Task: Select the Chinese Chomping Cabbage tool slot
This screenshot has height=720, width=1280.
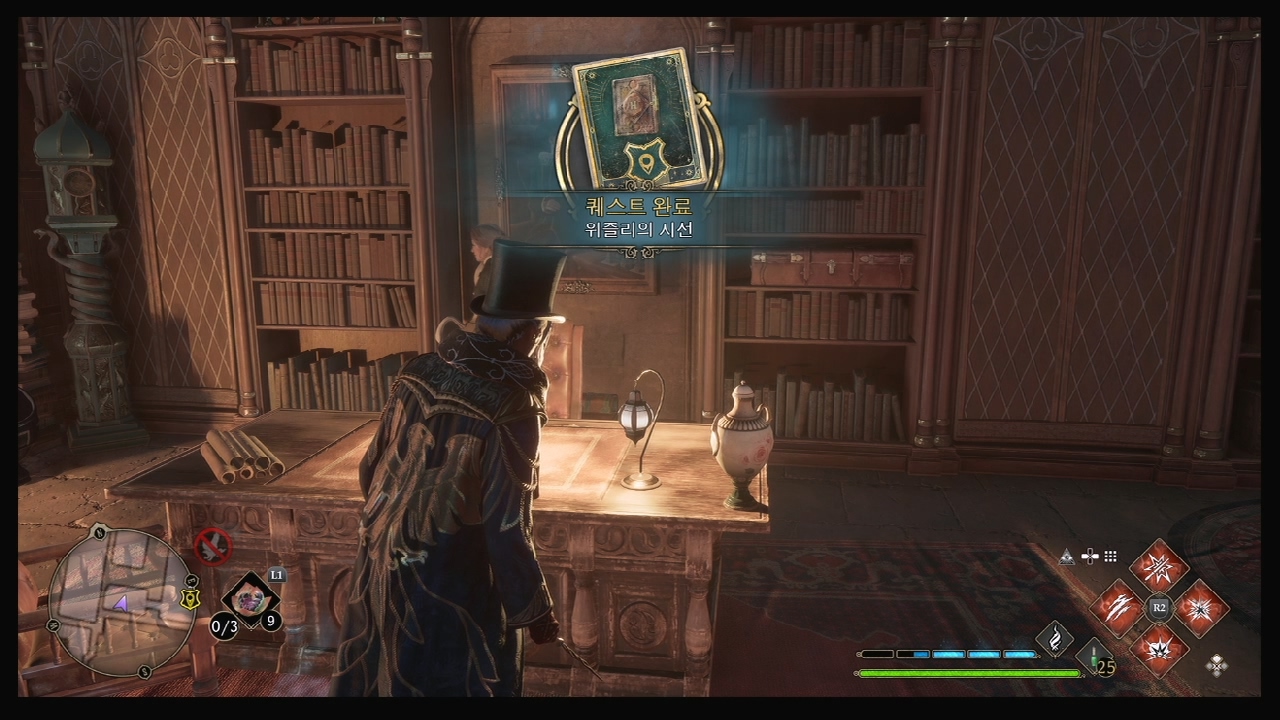Action: click(249, 599)
